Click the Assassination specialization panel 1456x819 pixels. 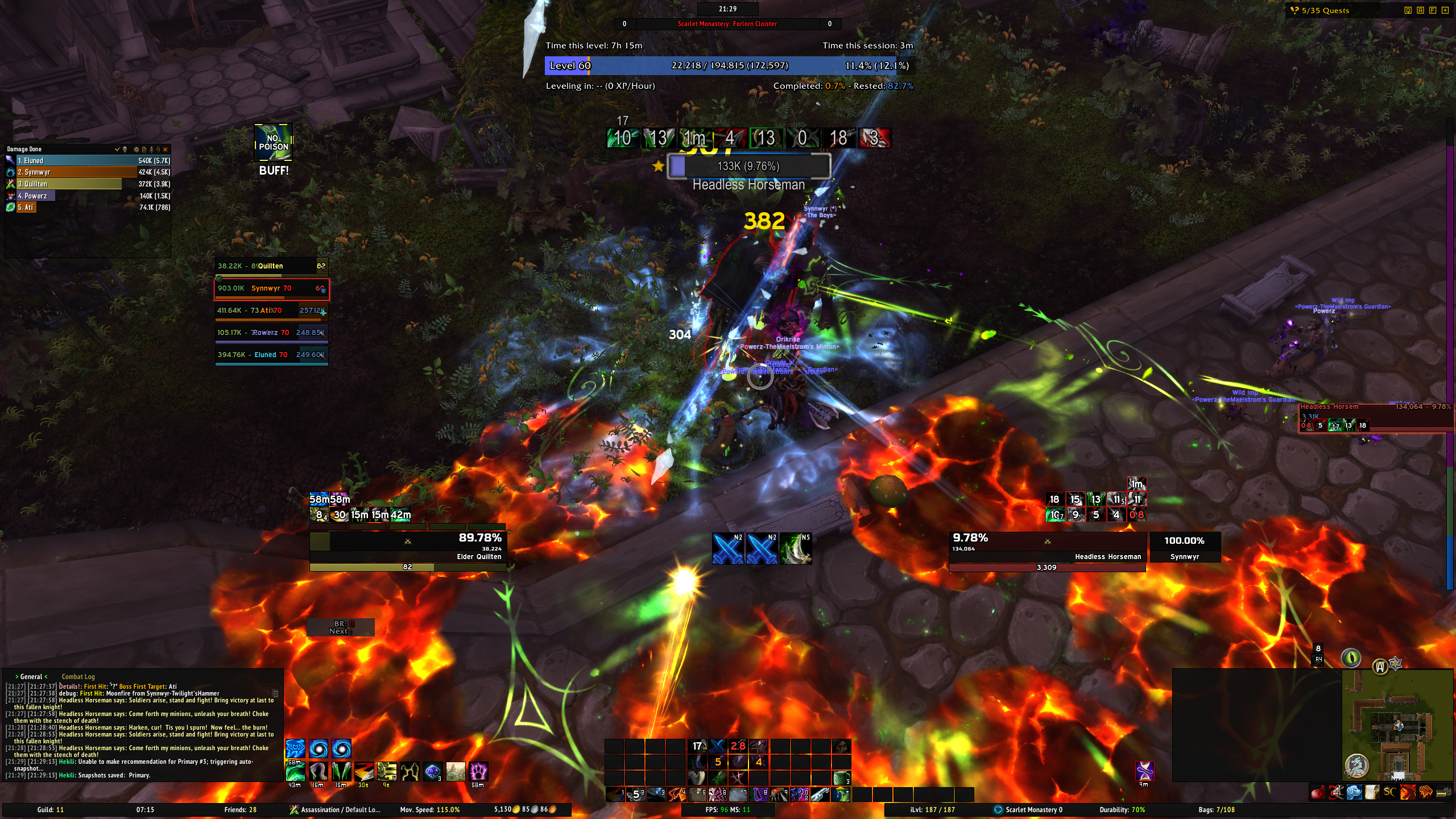tap(336, 810)
